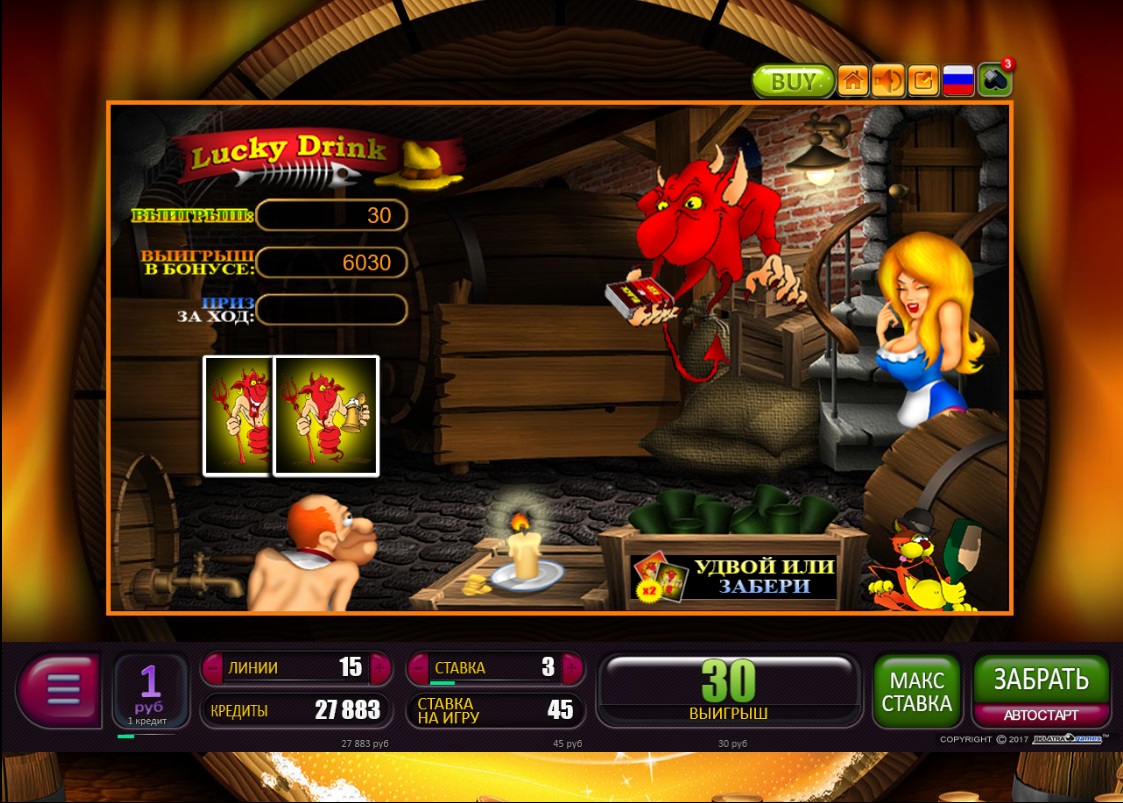
Task: Click the green BUY button
Action: click(793, 81)
